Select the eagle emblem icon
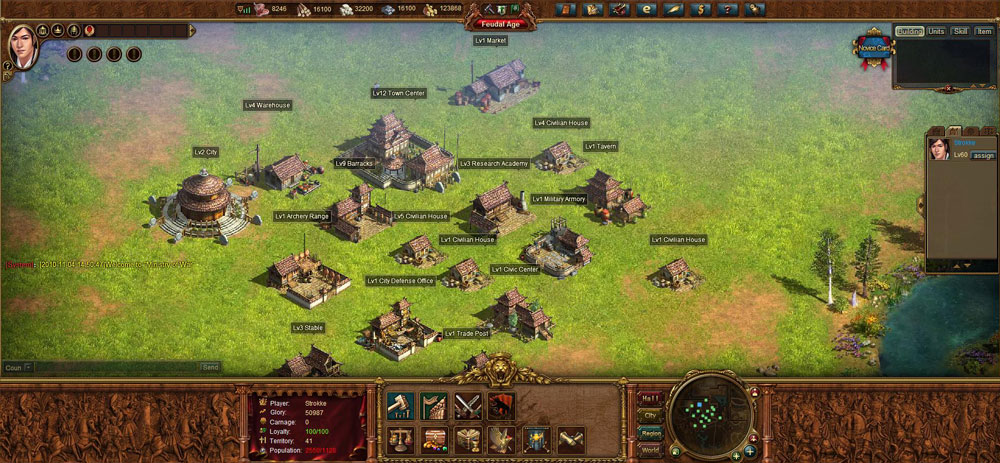1000x463 pixels. (502, 439)
